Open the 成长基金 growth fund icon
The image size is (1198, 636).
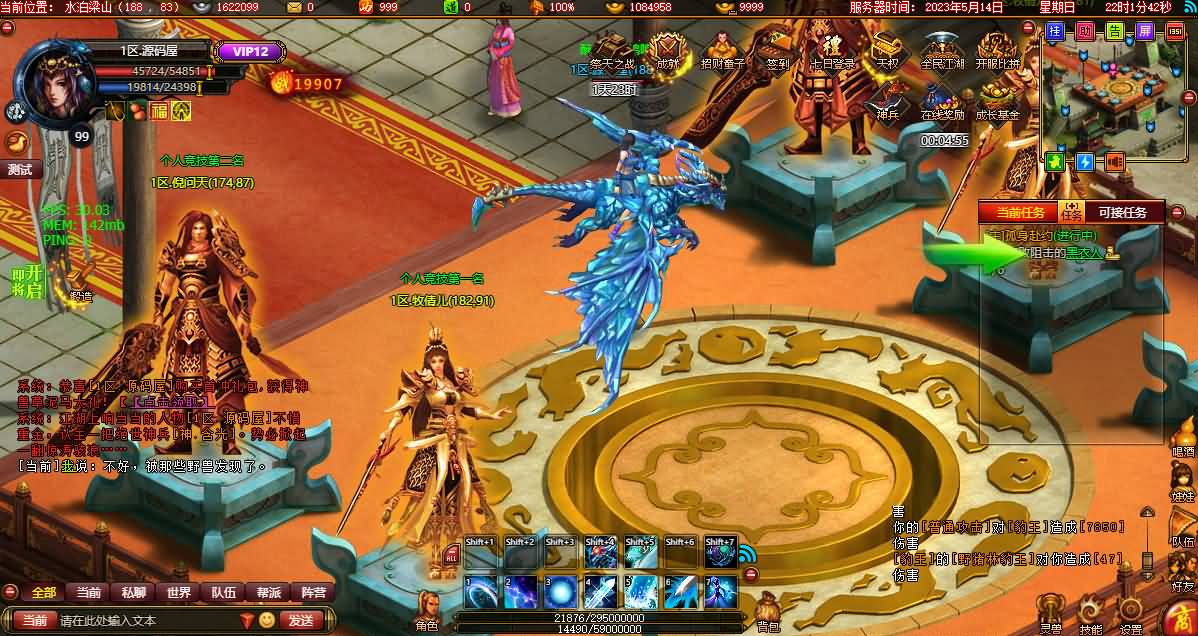pyautogui.click(x=997, y=98)
